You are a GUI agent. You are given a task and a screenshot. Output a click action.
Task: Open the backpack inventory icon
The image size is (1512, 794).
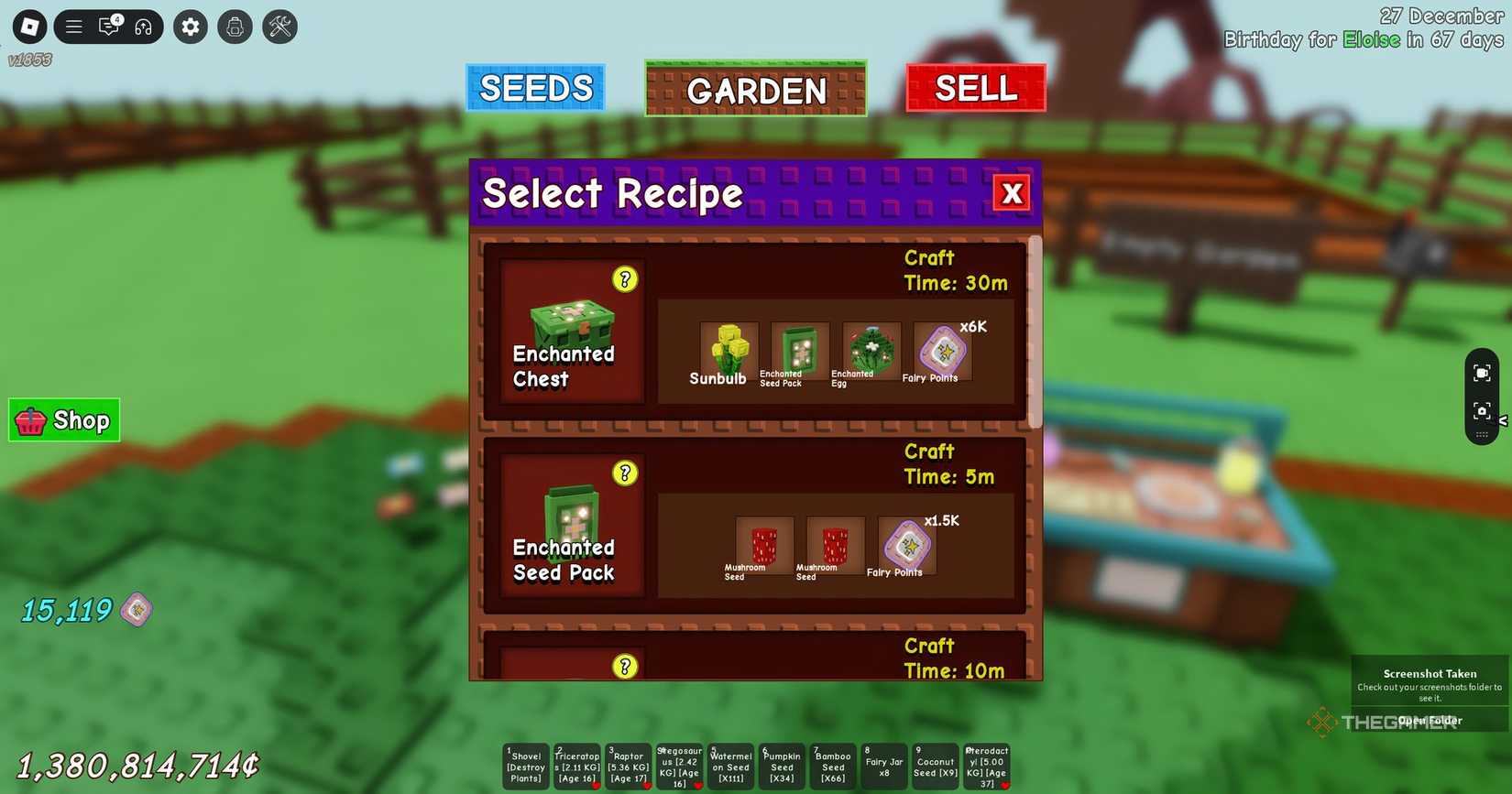point(235,27)
